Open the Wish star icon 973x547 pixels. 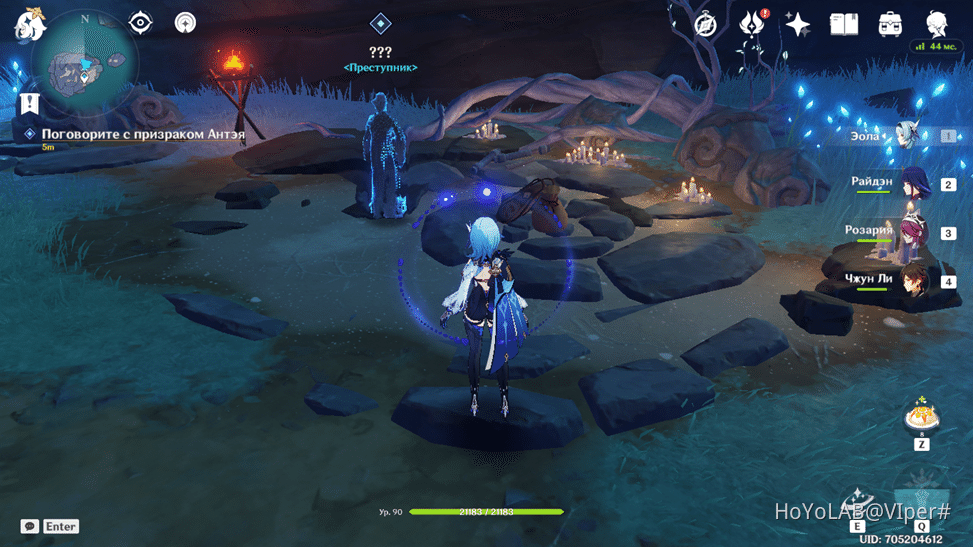[x=798, y=25]
